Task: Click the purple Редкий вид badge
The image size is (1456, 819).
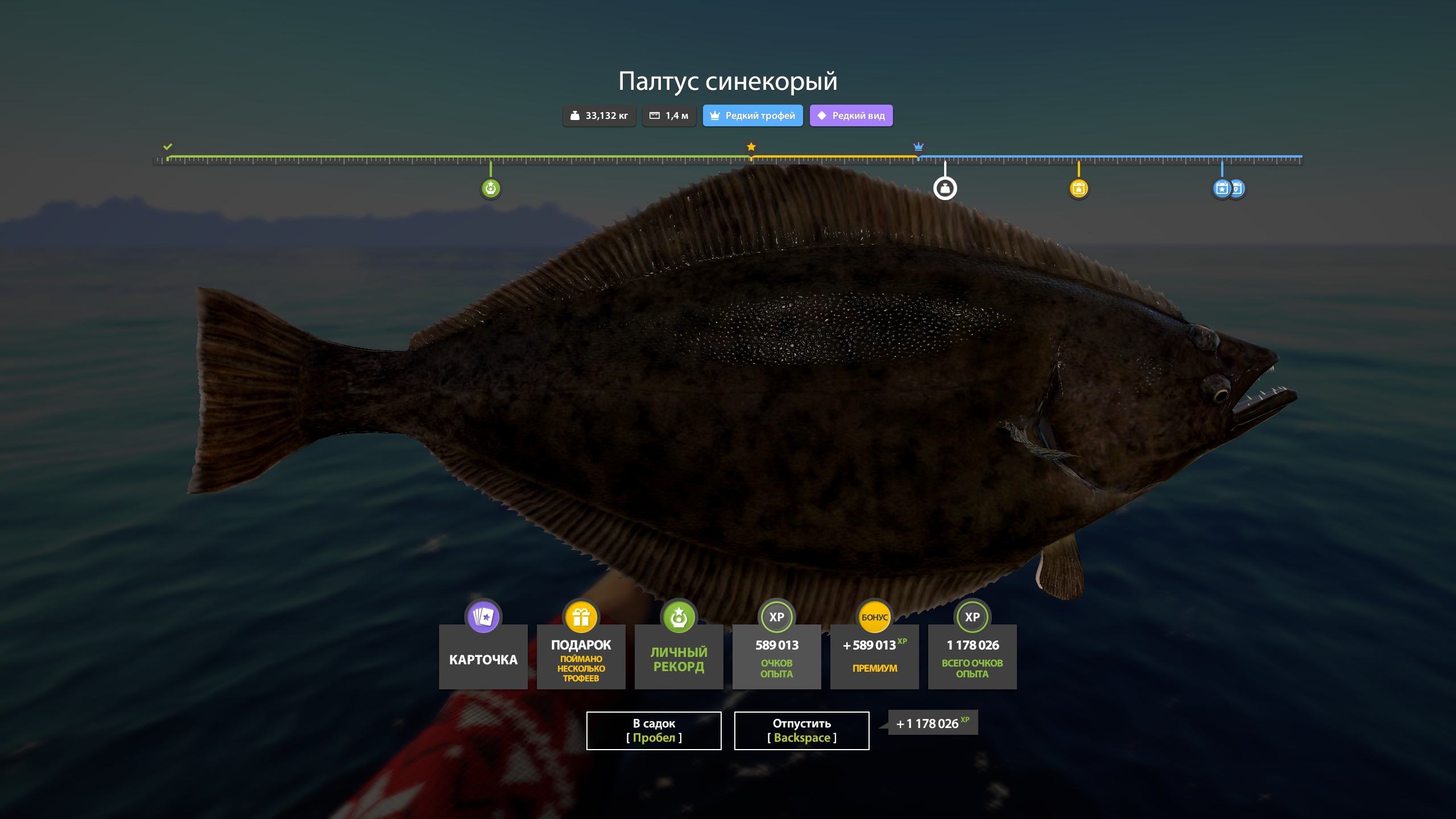Action: pyautogui.click(x=851, y=115)
